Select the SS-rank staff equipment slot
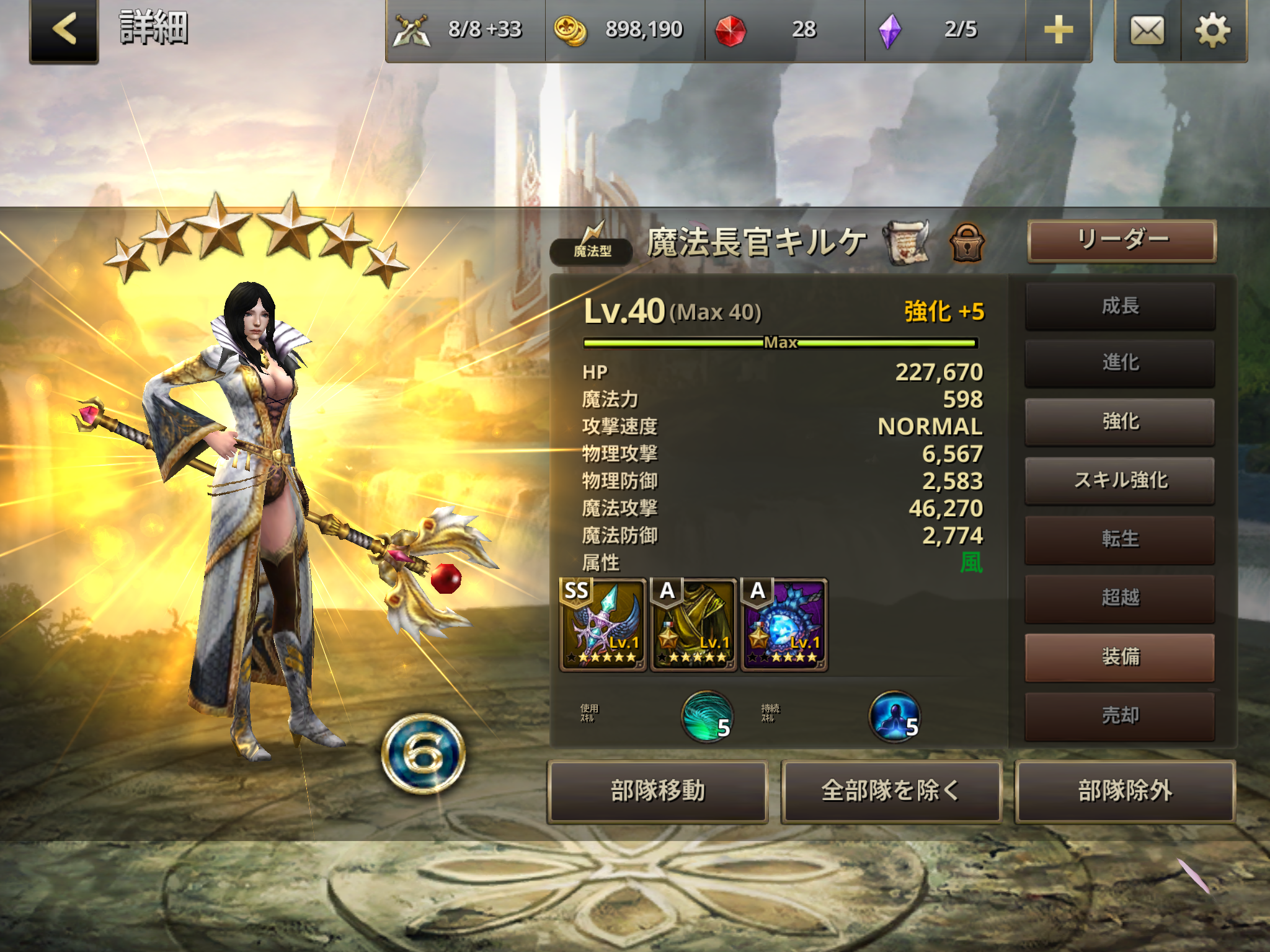 pos(603,625)
